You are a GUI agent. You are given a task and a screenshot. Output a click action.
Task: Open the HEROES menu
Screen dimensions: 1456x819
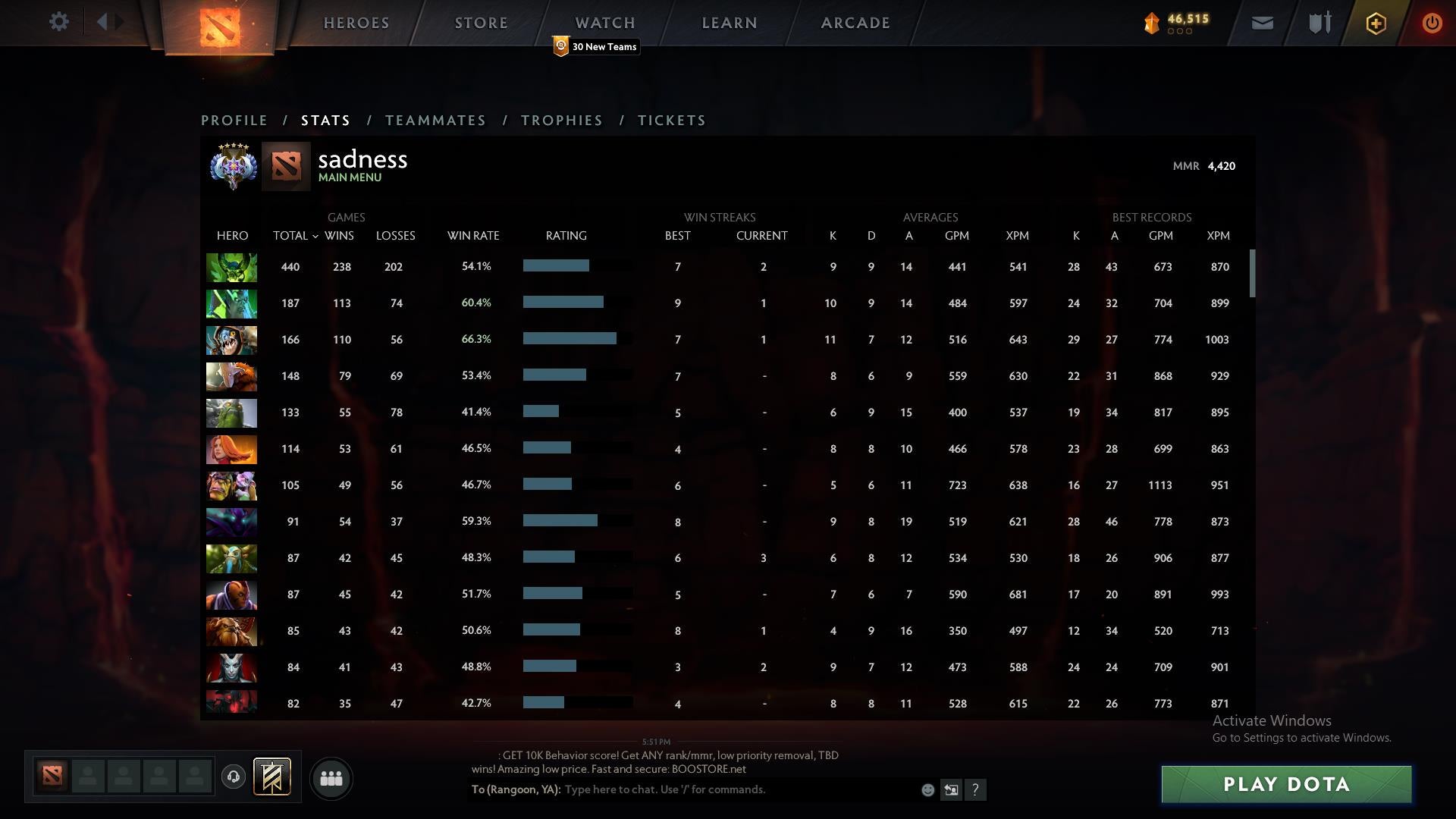356,23
